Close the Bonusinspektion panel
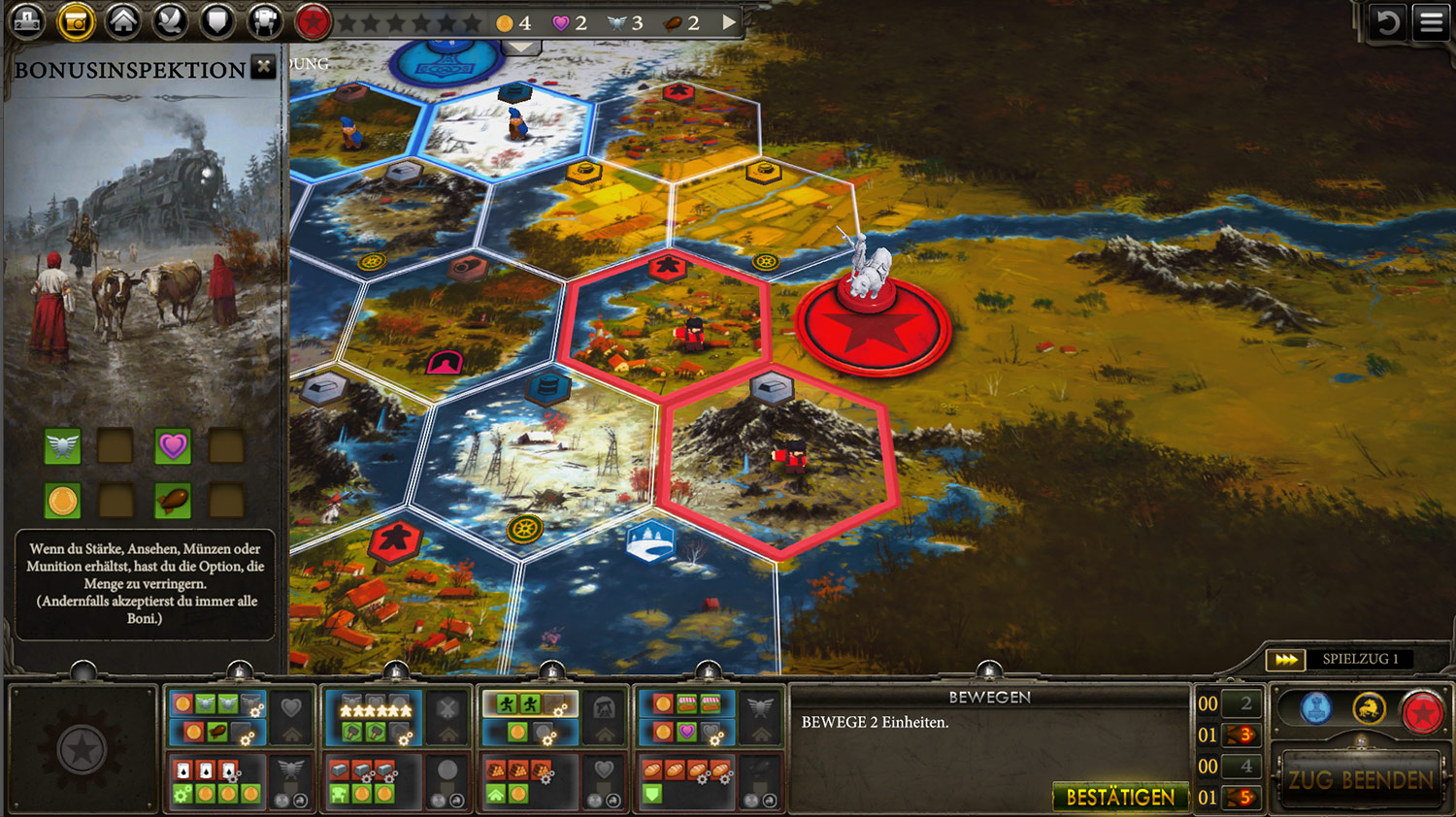1456x817 pixels. pyautogui.click(x=263, y=67)
